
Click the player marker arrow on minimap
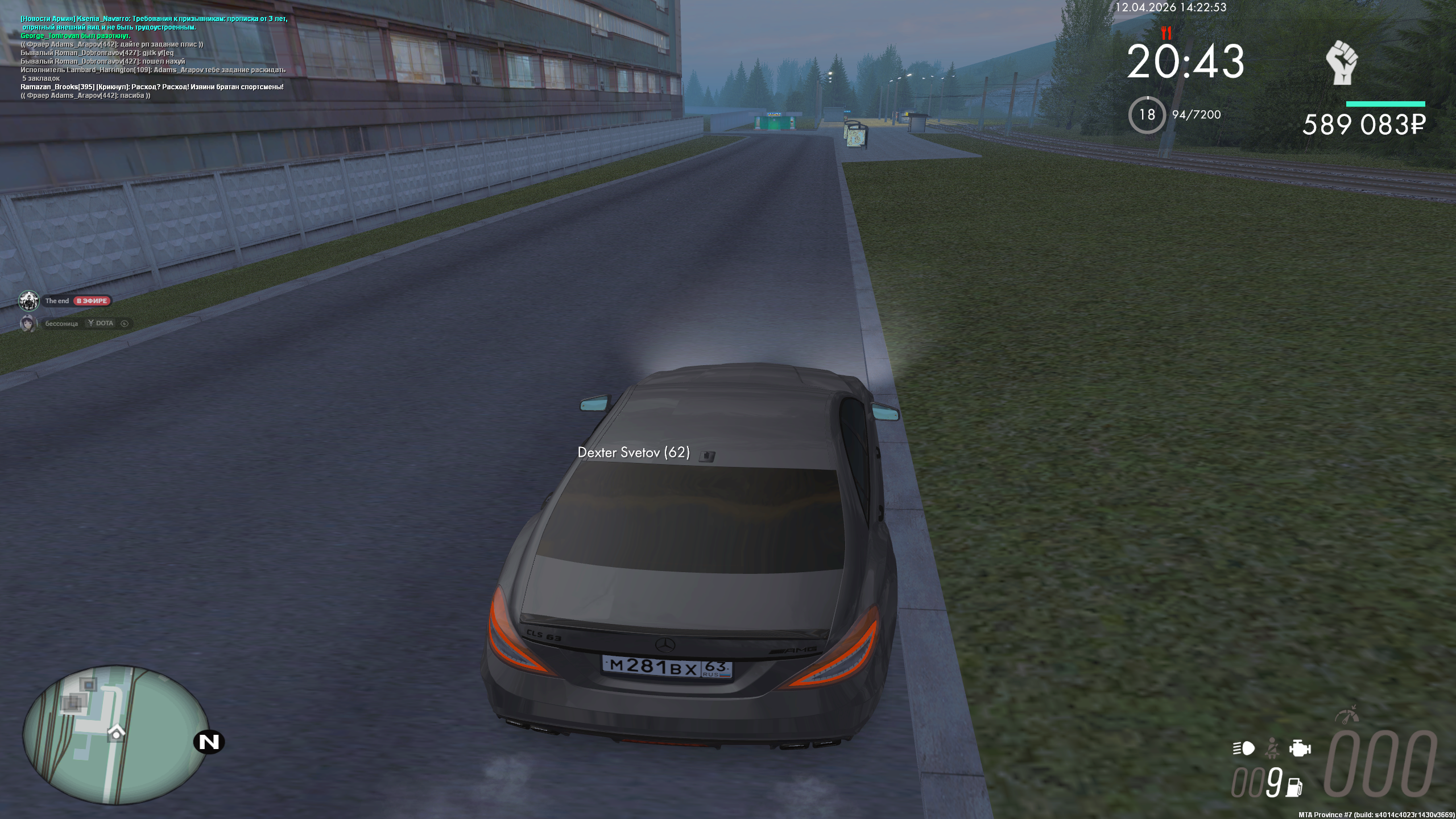tap(116, 733)
